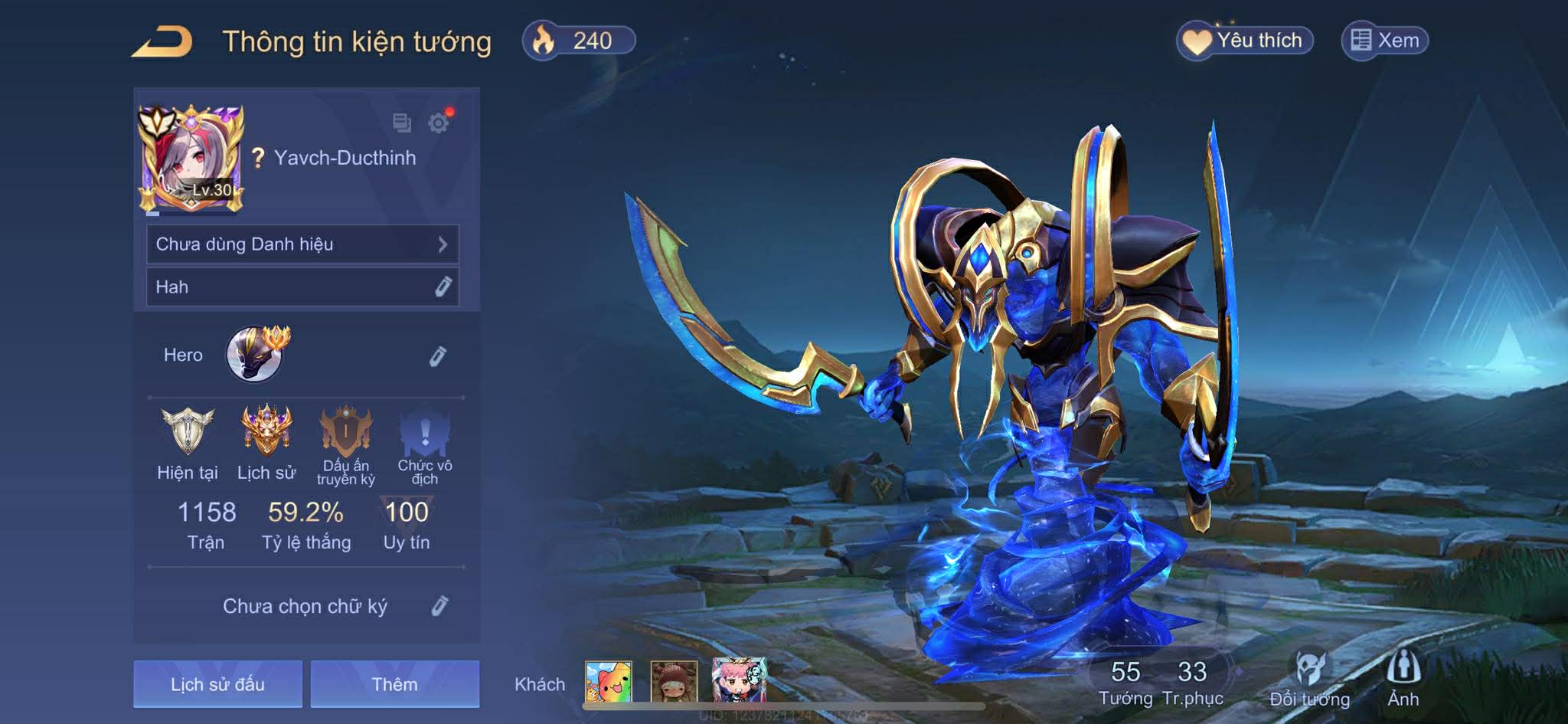Viewport: 1568px width, 724px height.
Task: View the Hiện tại rank badge
Action: point(187,431)
